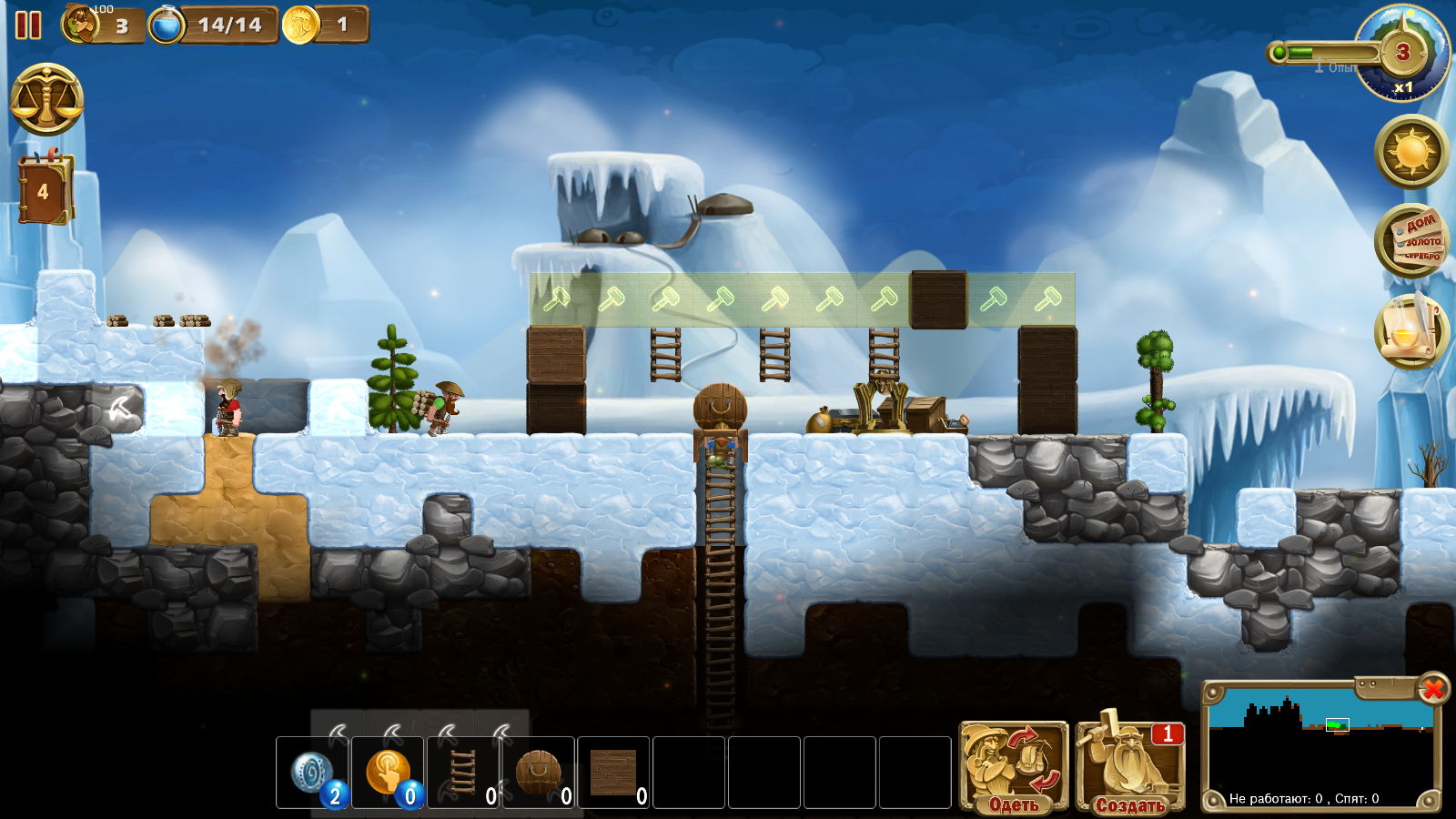Open the quest book showing 4
This screenshot has height=819, width=1456.
pyautogui.click(x=44, y=190)
